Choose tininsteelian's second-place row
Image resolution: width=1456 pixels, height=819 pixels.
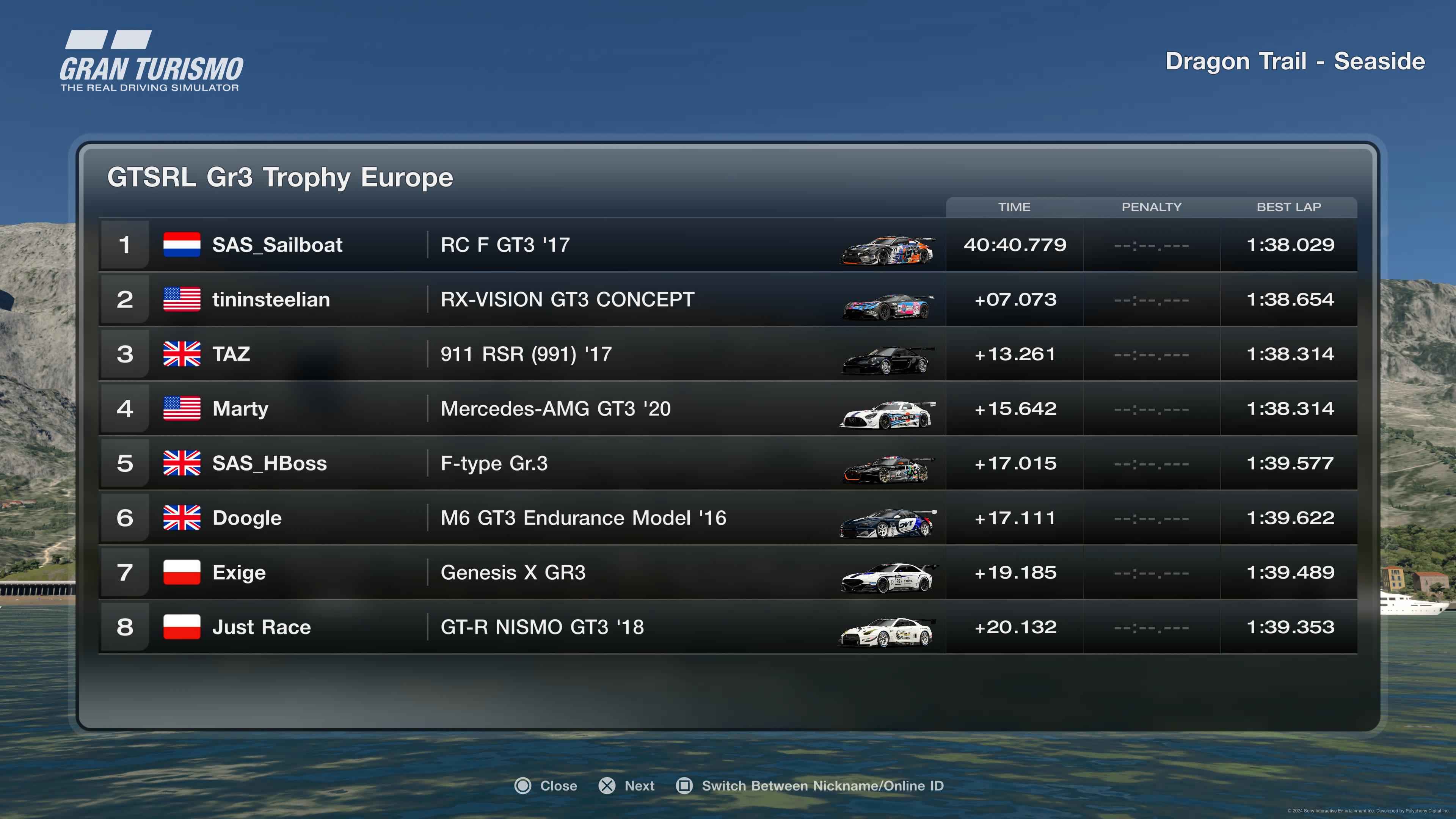(728, 300)
